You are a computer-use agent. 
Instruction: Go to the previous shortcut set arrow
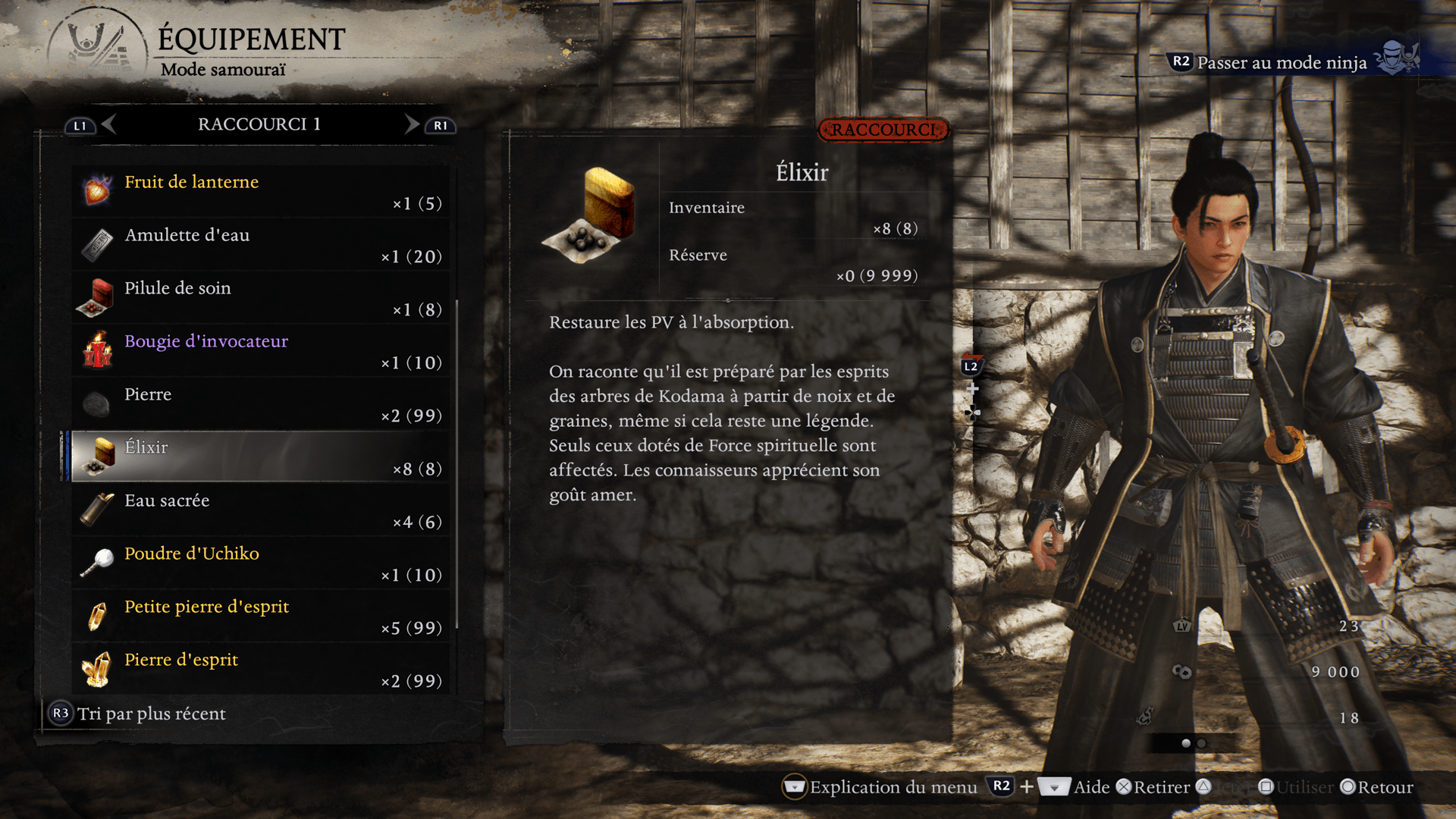[x=108, y=124]
